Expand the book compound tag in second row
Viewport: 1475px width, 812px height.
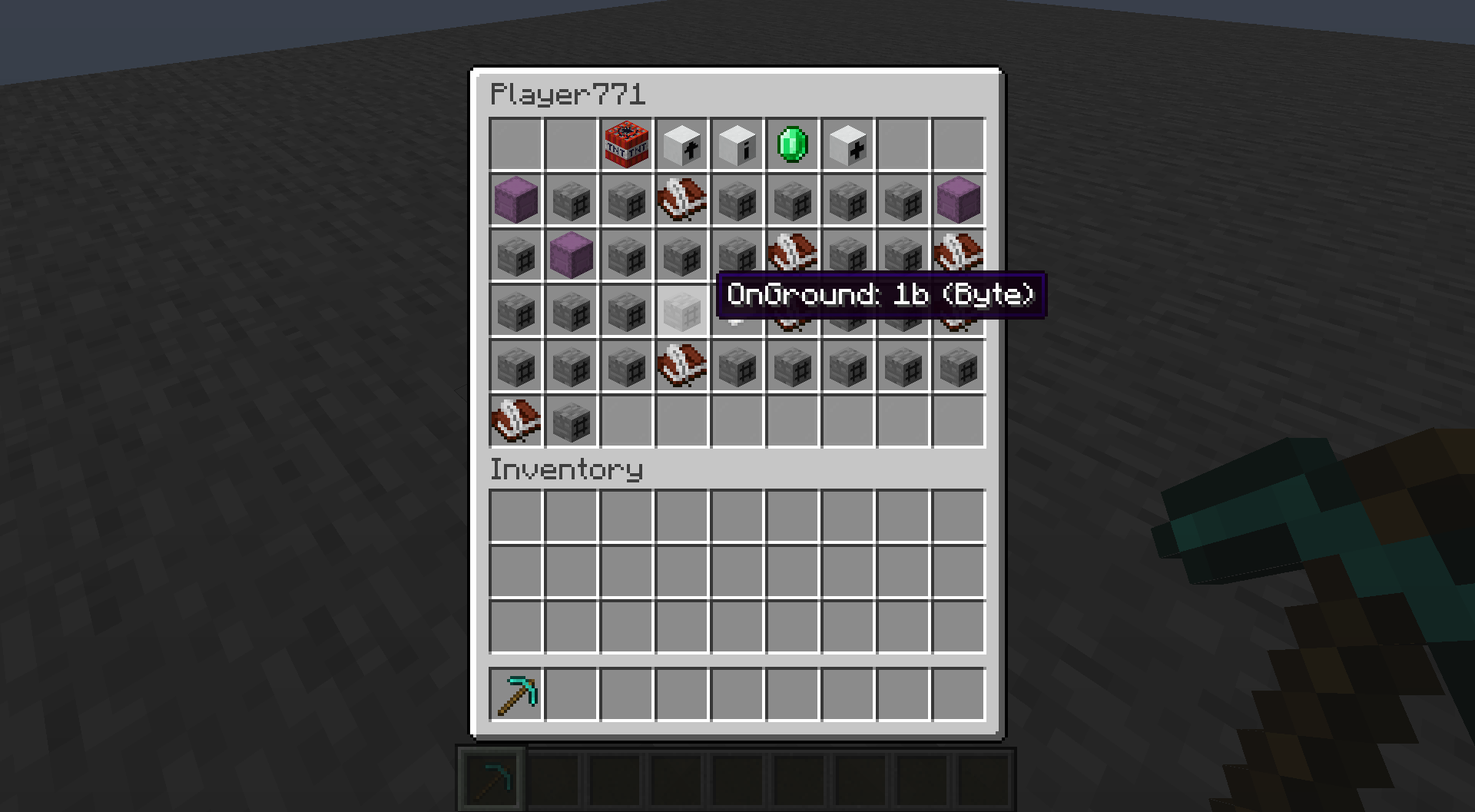681,201
